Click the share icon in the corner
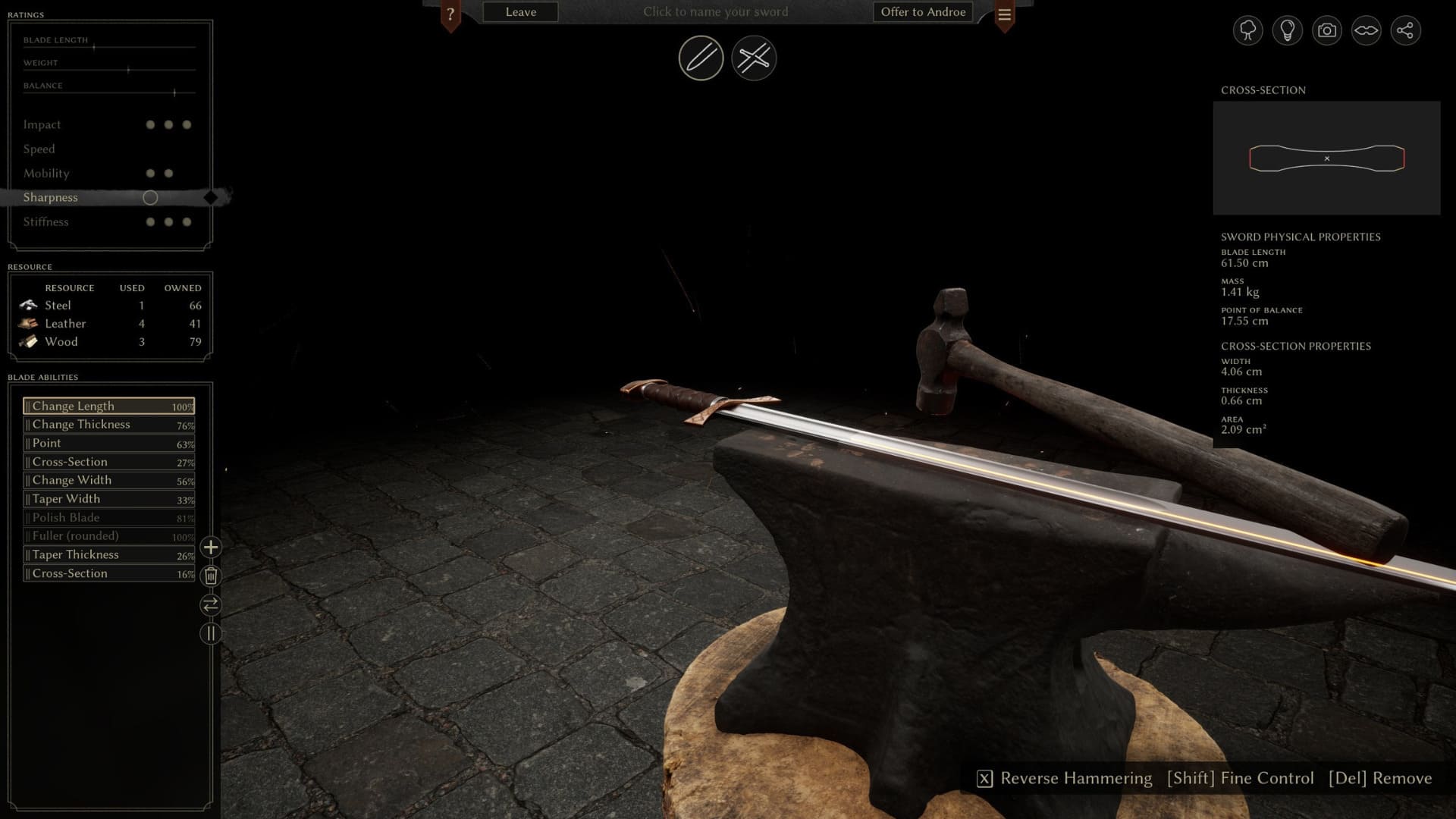 point(1407,30)
